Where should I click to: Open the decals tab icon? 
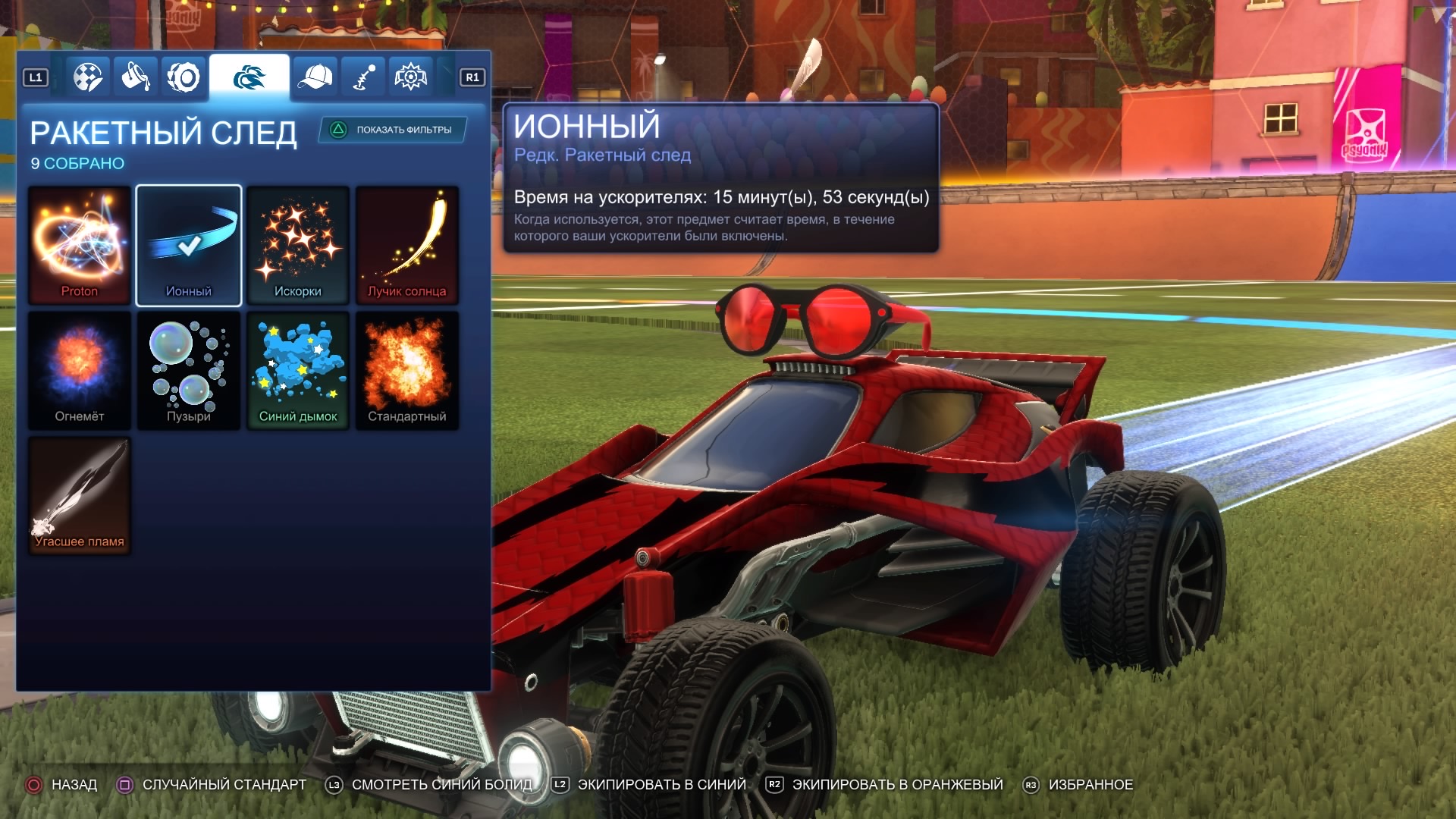(89, 76)
